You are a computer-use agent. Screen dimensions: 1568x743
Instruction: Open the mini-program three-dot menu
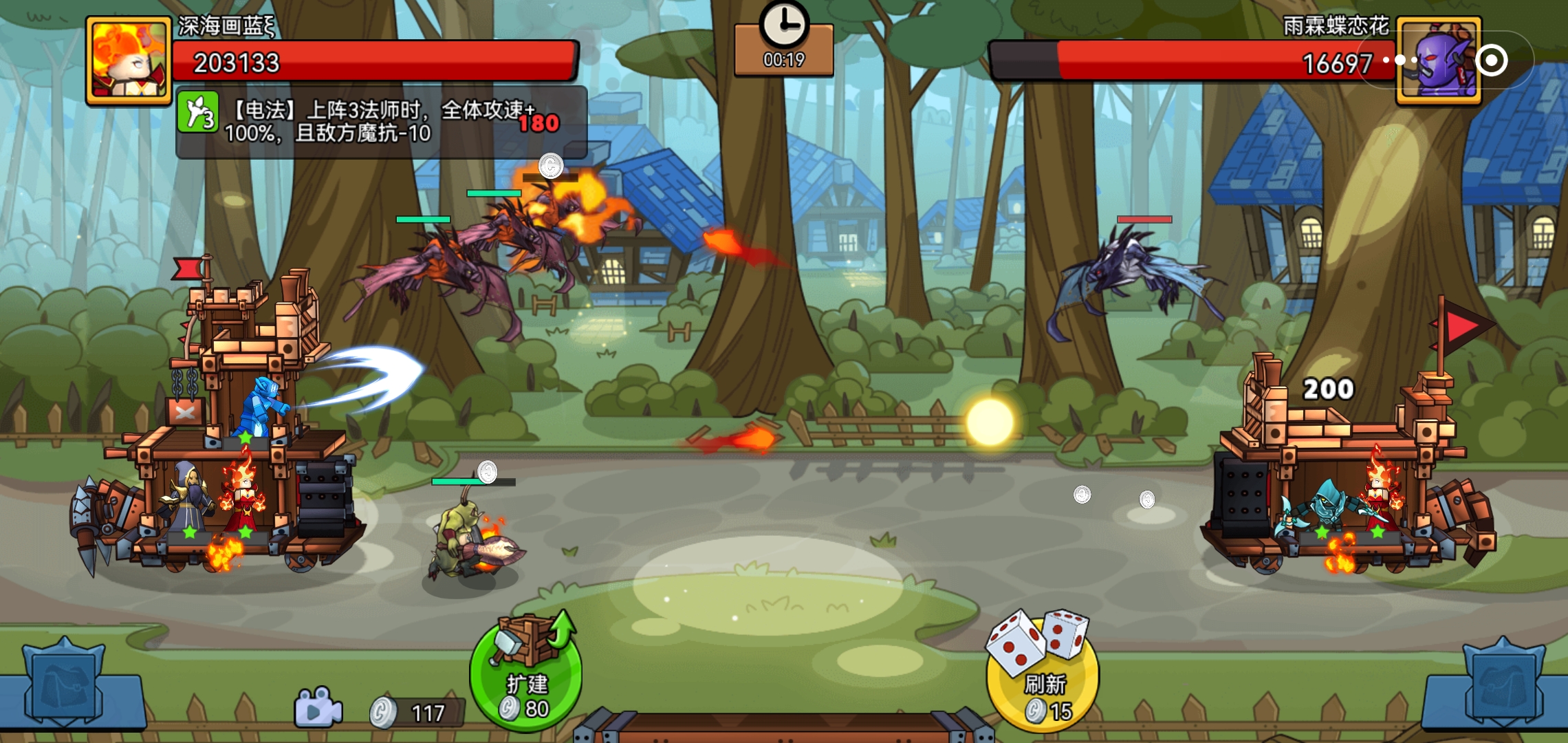1400,61
